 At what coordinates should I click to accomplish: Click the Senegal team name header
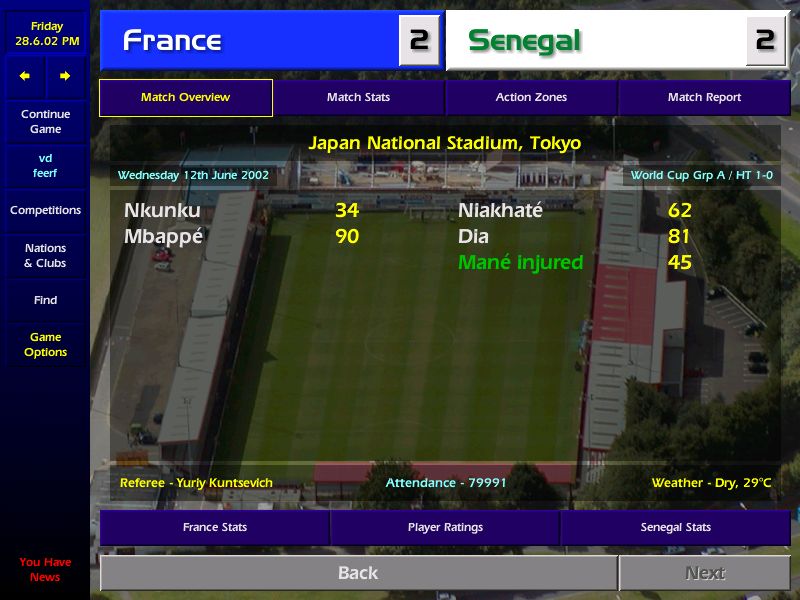coord(524,41)
